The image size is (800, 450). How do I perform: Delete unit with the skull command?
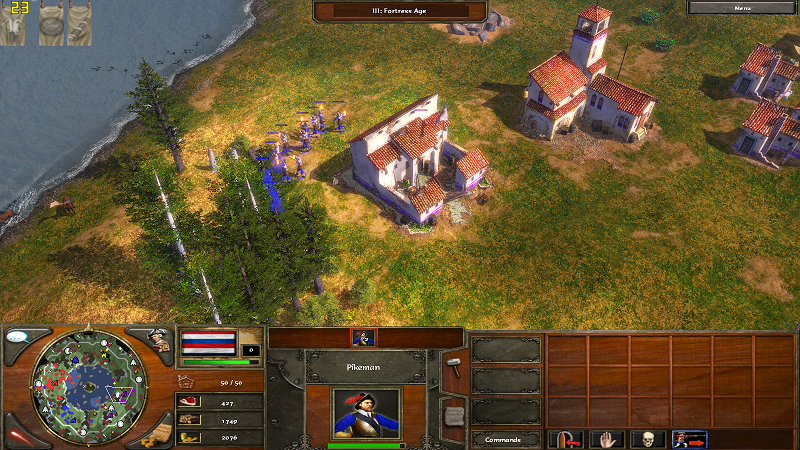(648, 439)
